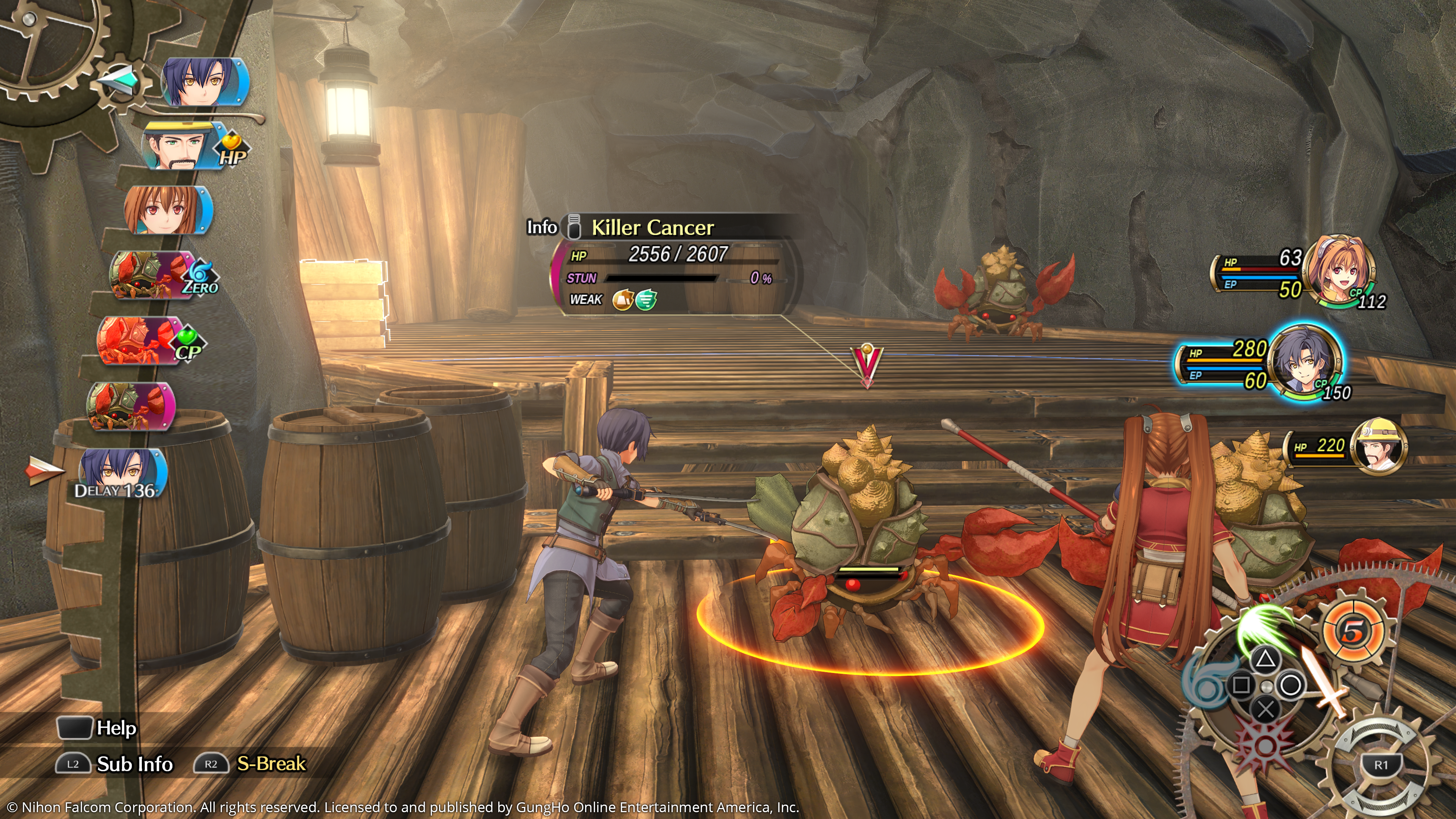1456x819 pixels.
Task: Open the Killer Cancer Info panel
Action: click(x=541, y=227)
